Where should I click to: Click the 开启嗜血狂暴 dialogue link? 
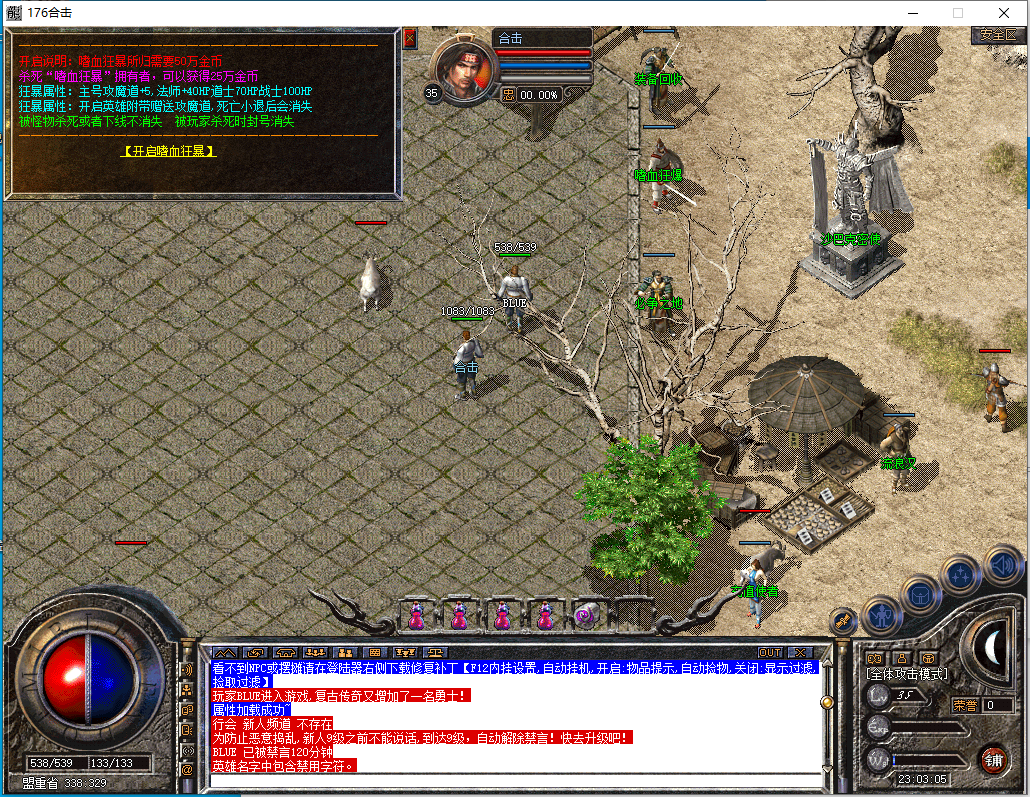point(169,151)
